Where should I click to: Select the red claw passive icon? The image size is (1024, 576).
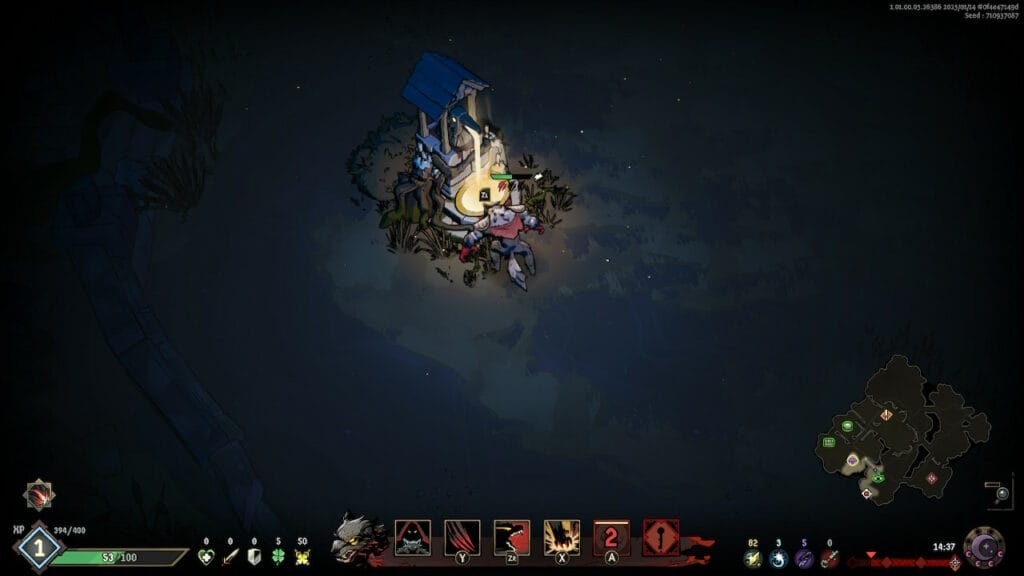(39, 495)
